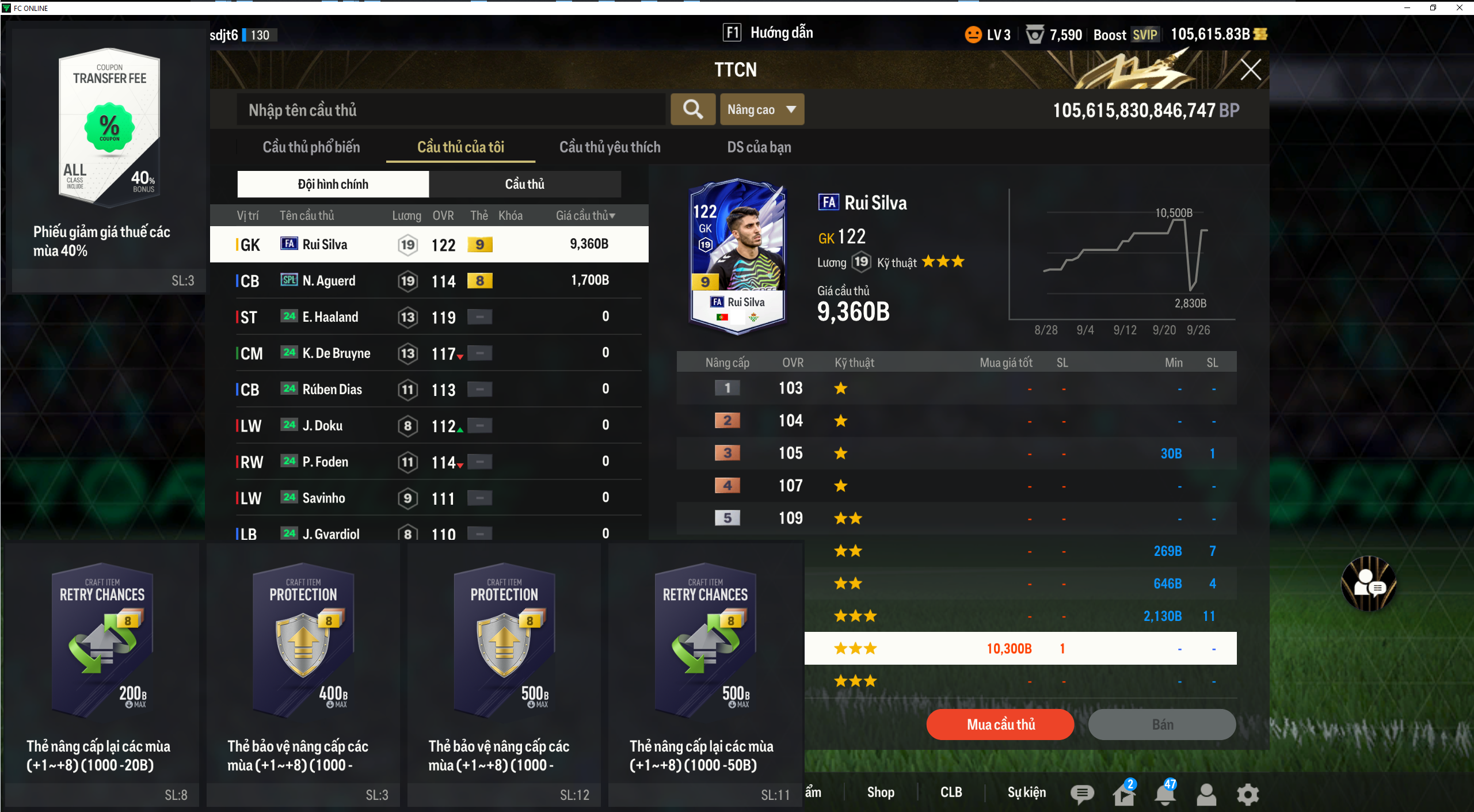This screenshot has height=812, width=1474.
Task: Go to Sự kiện events
Action: [x=1026, y=792]
